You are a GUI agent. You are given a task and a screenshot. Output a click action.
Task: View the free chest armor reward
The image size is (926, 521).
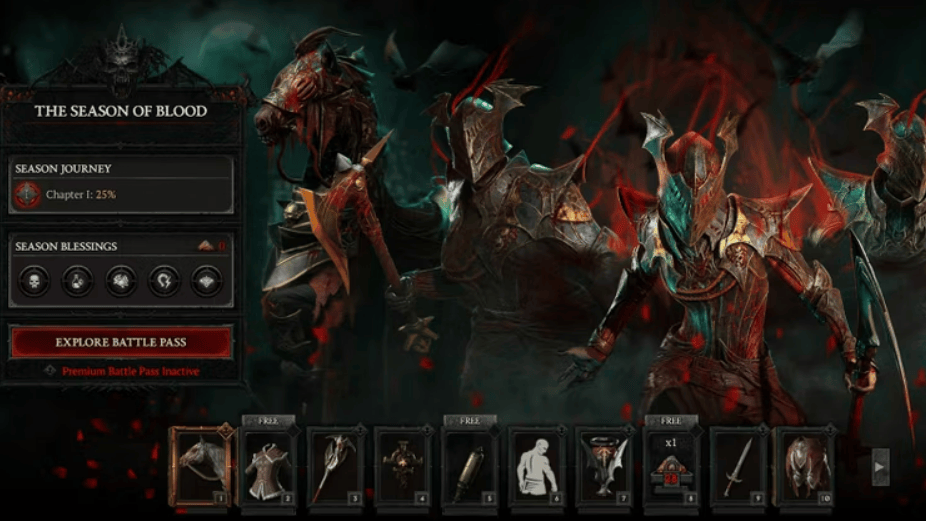pos(268,466)
